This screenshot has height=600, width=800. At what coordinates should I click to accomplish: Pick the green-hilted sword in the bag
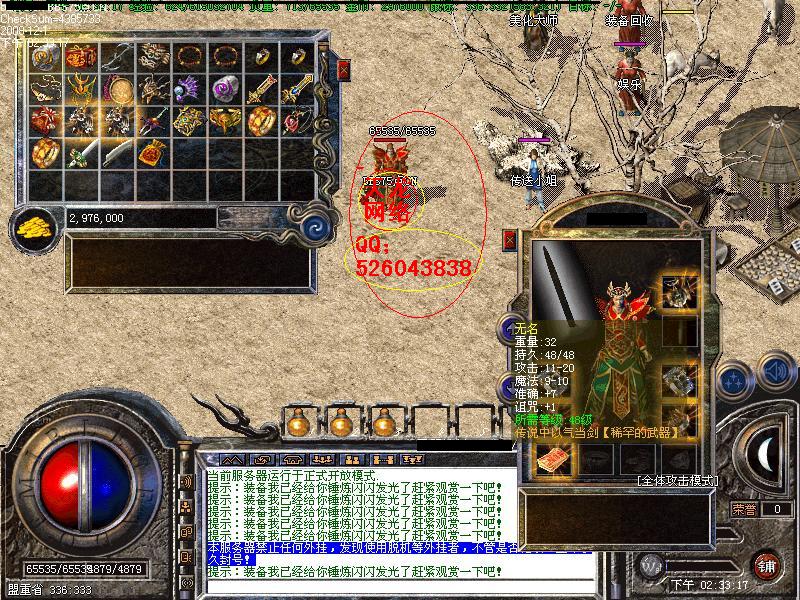pos(81,155)
